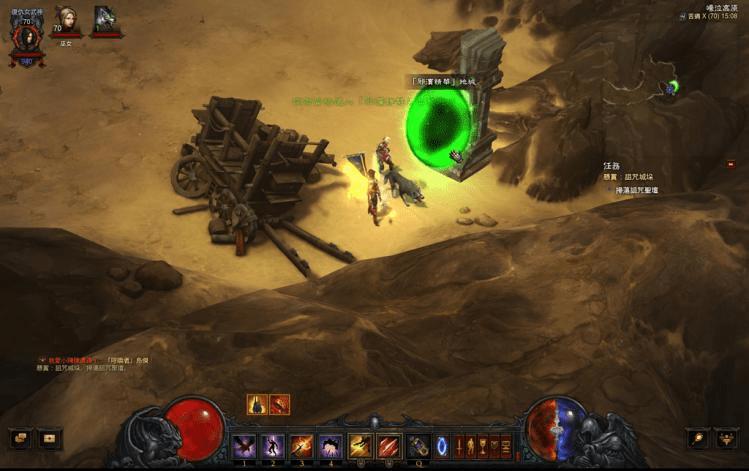Screen dimensions: 749x471
Task: Click the first active buff icon
Action: coord(257,405)
